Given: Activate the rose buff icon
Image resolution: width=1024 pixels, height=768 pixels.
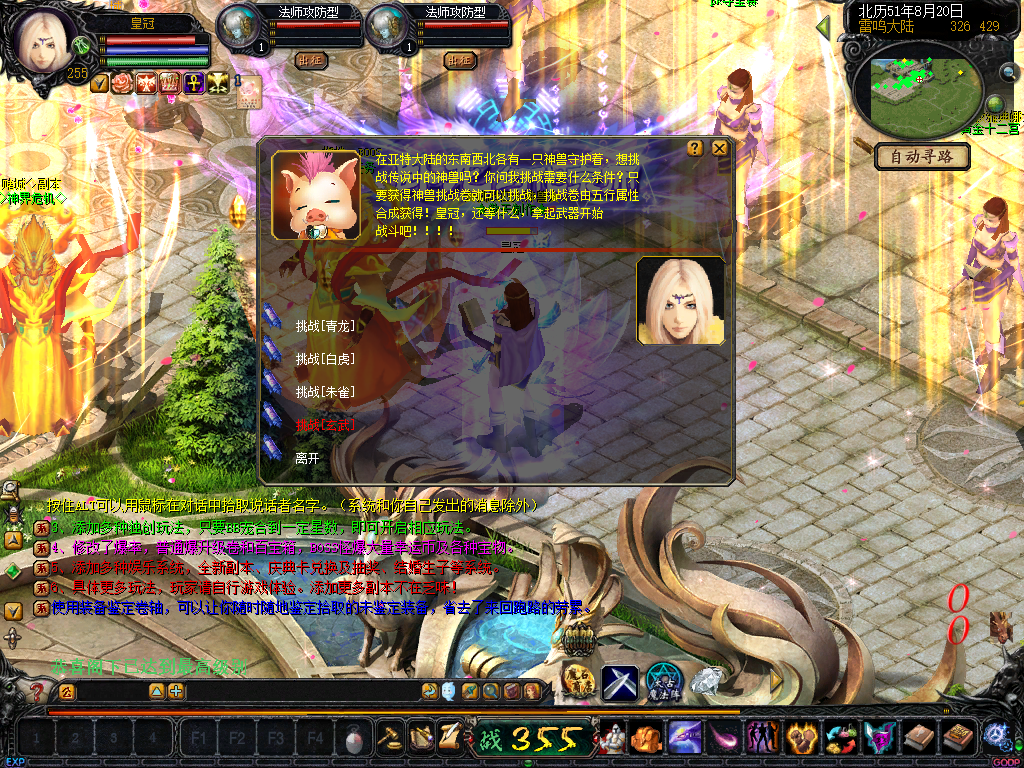Looking at the screenshot, I should pyautogui.click(x=123, y=83).
